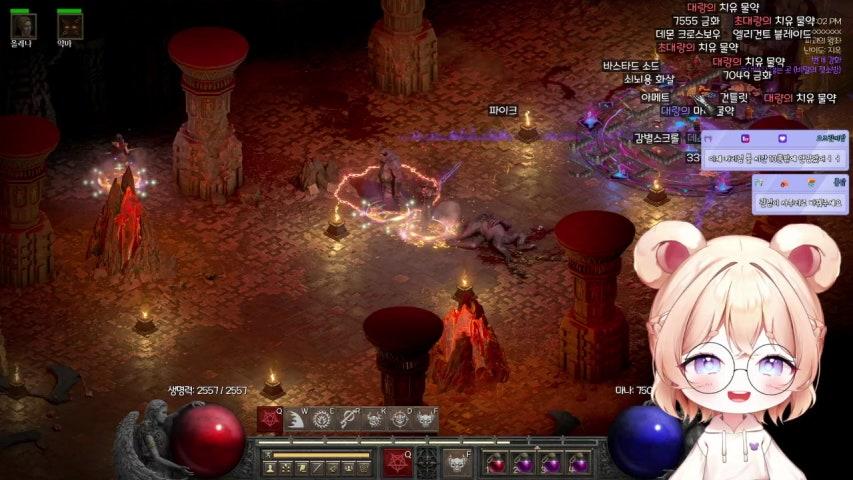This screenshot has height=480, width=853.
Task: Use the skill bound to K
Action: click(374, 419)
